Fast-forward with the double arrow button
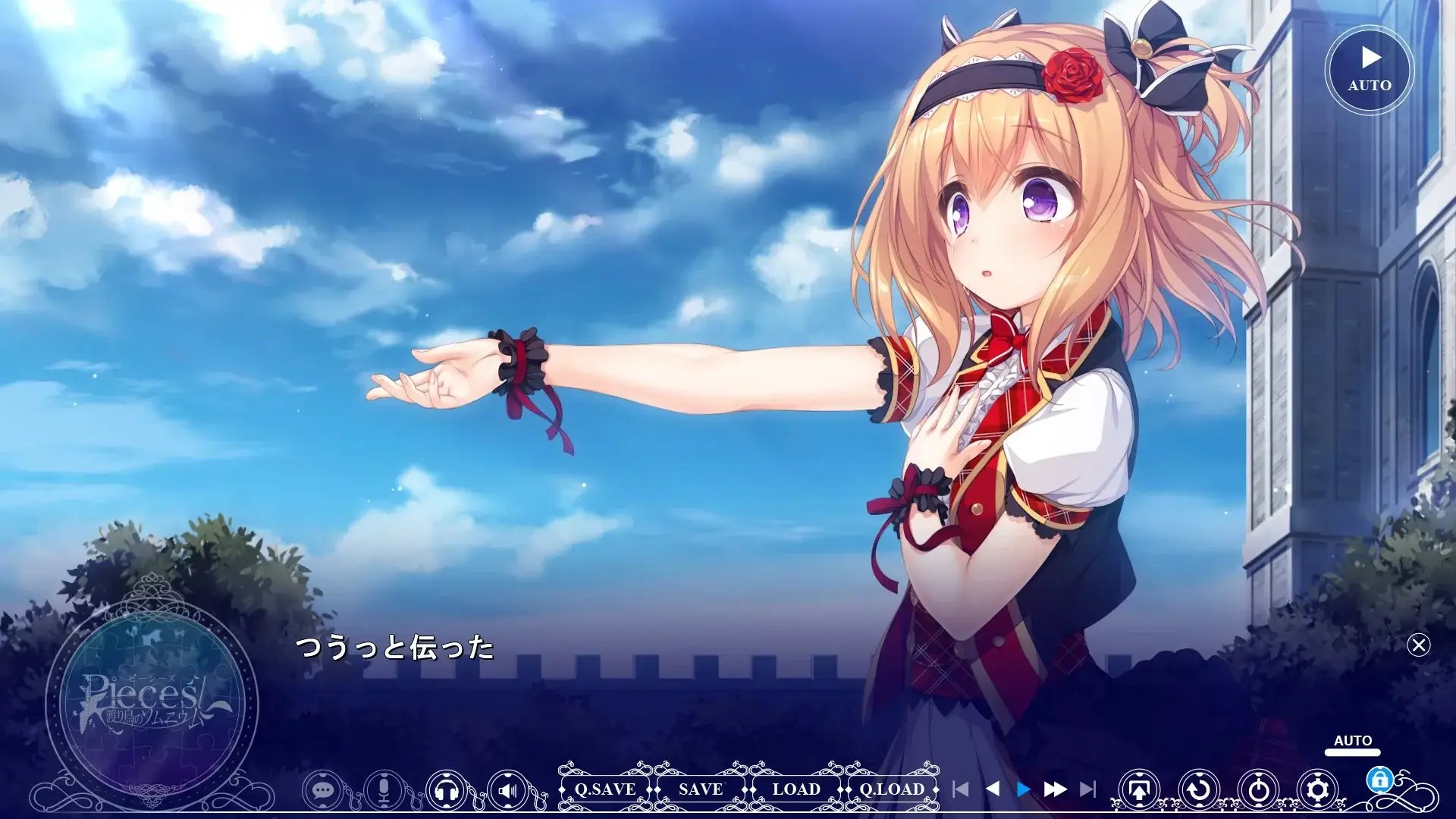Image resolution: width=1456 pixels, height=819 pixels. [x=1055, y=789]
